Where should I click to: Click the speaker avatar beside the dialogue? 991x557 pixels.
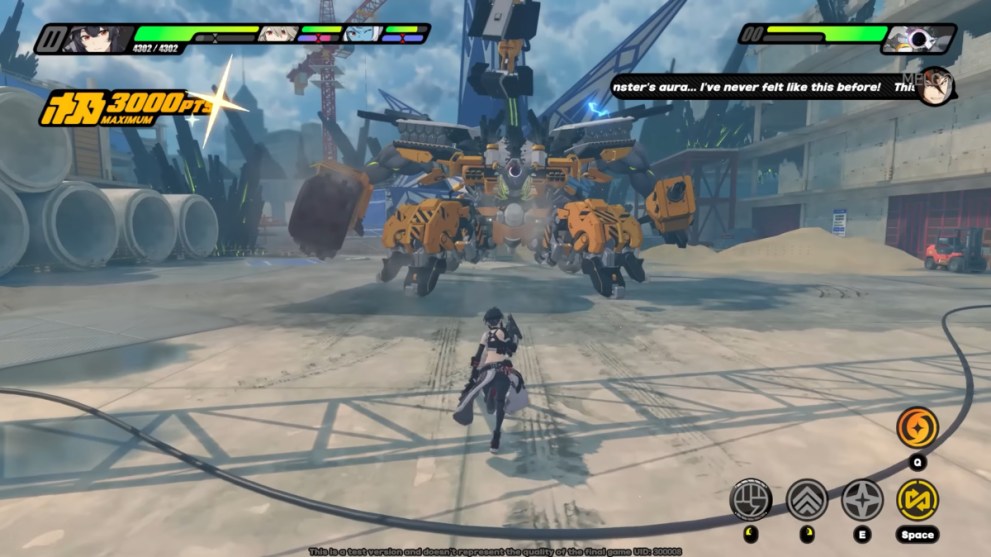(935, 86)
